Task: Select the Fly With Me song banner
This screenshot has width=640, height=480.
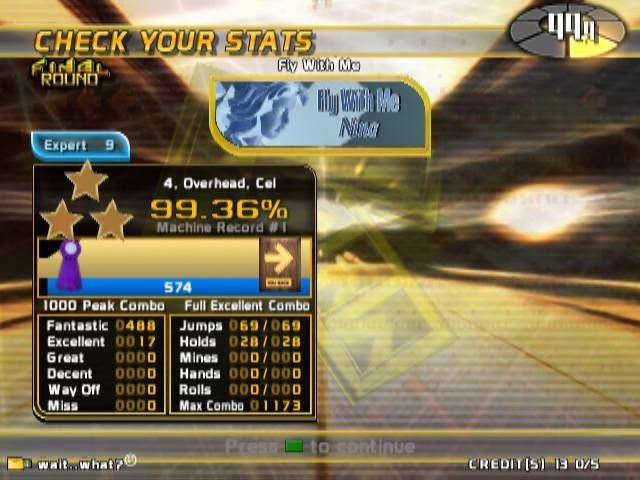Action: tap(320, 115)
